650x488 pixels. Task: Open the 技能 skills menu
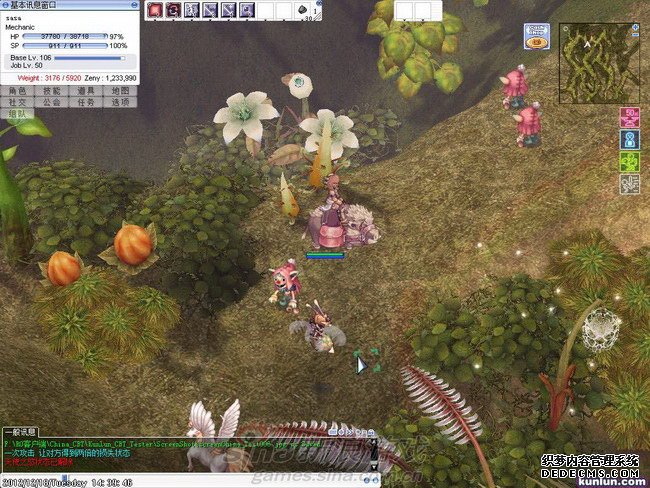[52, 91]
